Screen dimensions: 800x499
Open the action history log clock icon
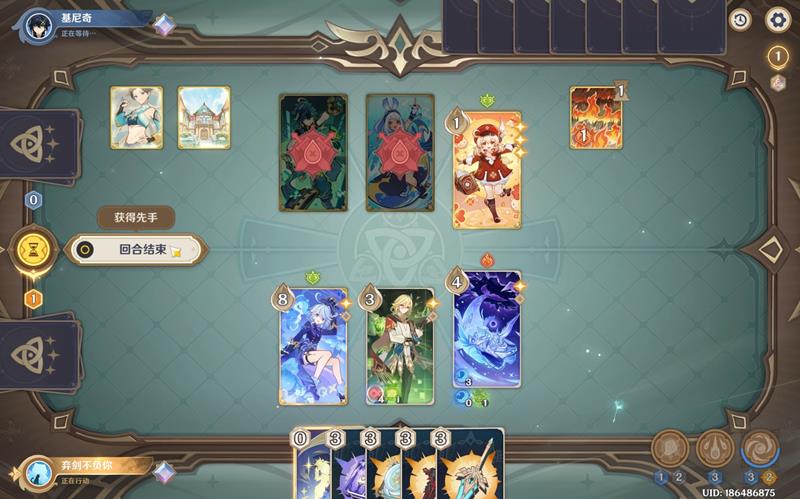740,19
